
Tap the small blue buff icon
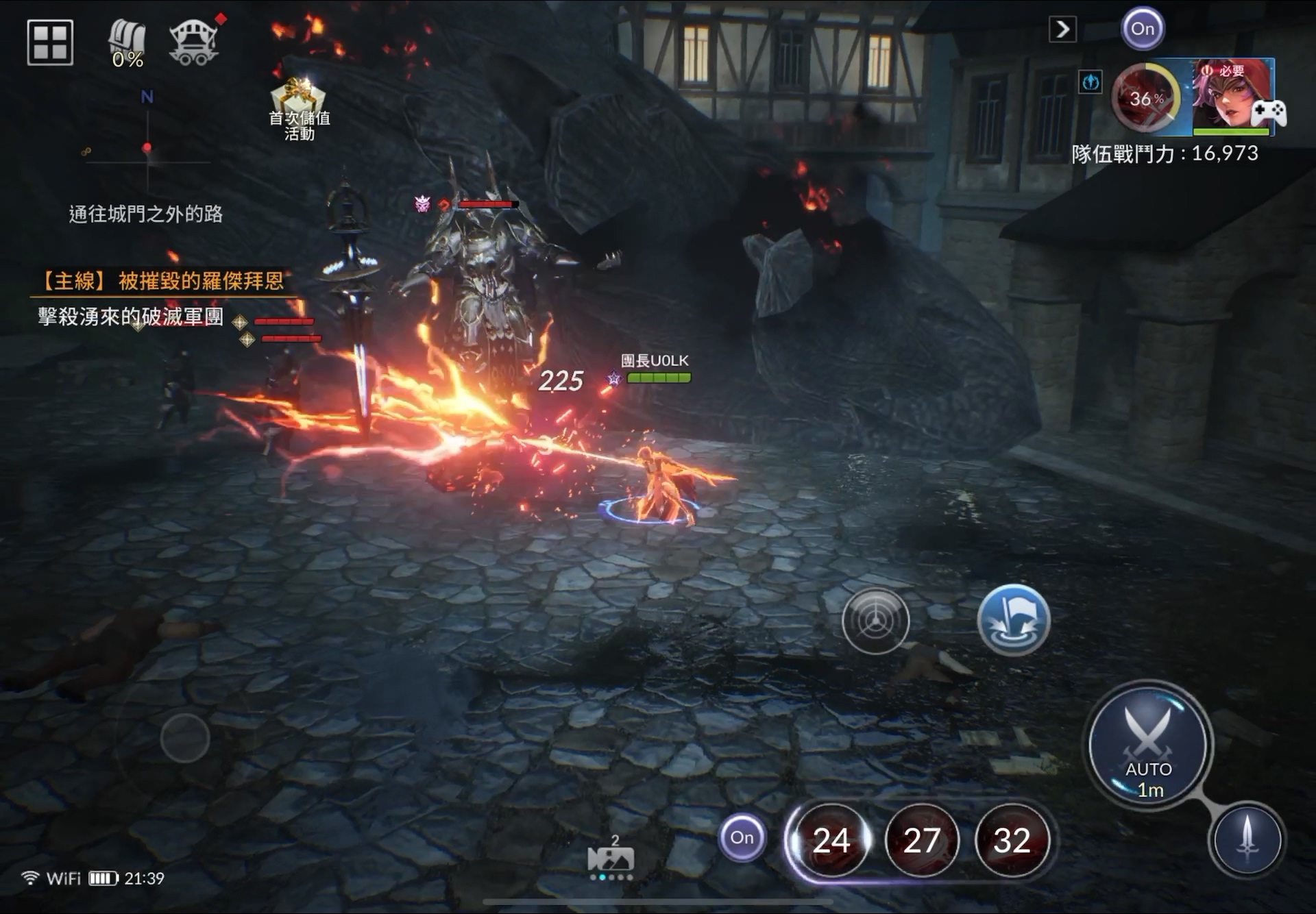(1090, 82)
